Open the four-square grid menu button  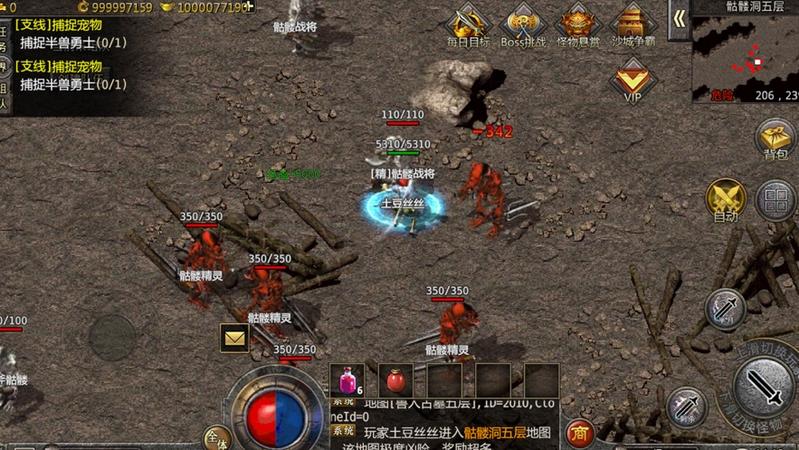(775, 200)
